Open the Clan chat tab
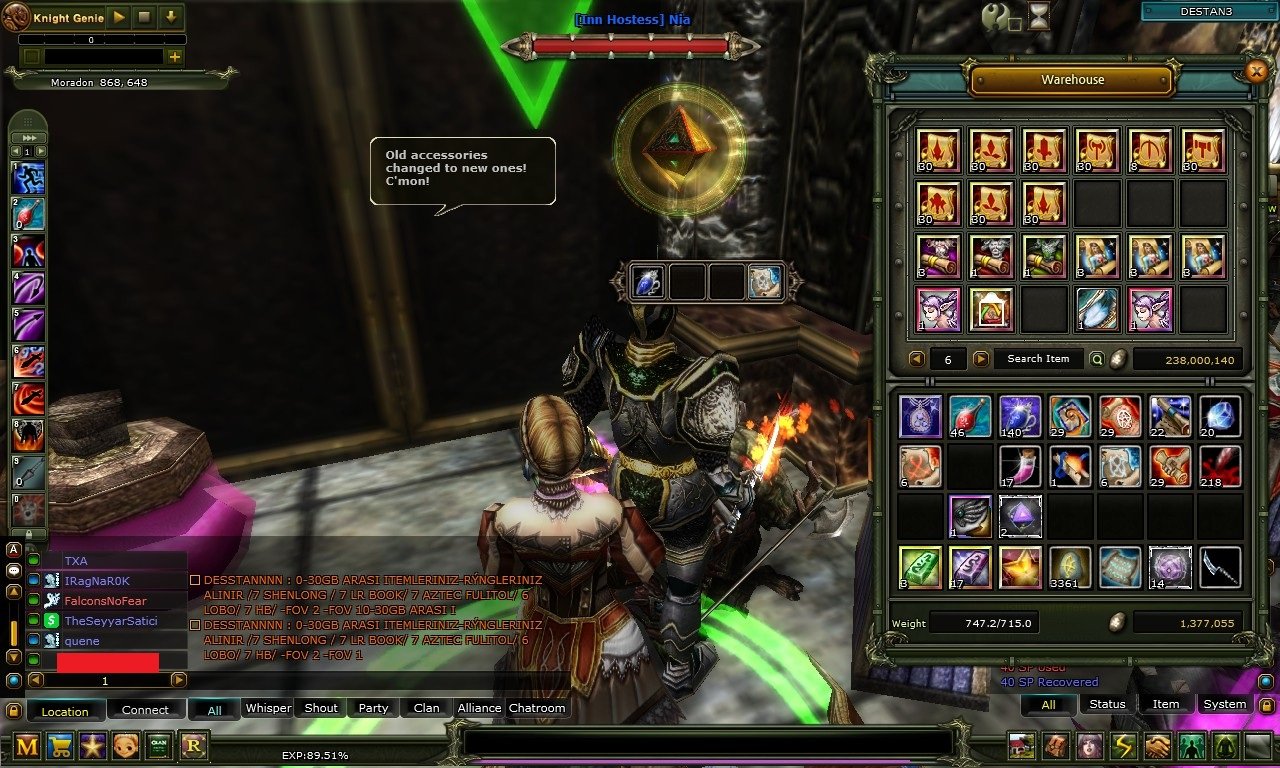This screenshot has width=1280, height=768. tap(426, 708)
